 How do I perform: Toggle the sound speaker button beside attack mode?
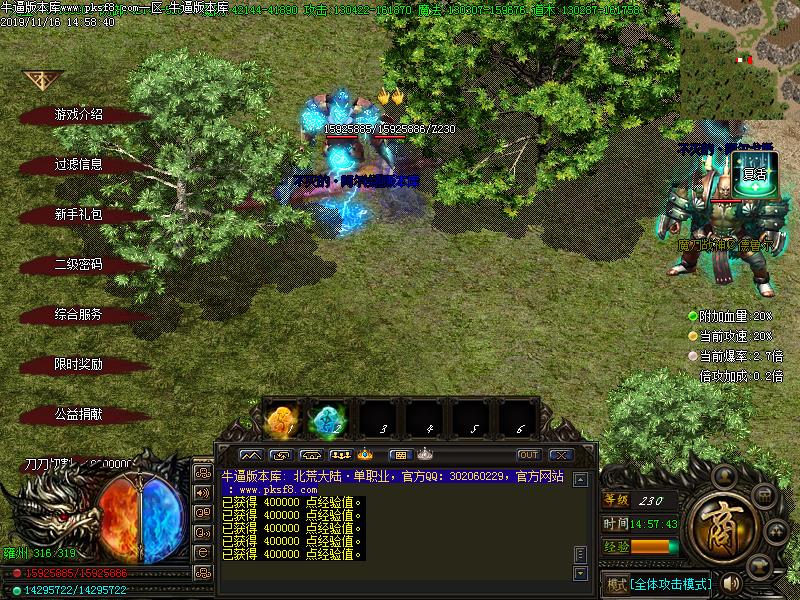coord(731,582)
